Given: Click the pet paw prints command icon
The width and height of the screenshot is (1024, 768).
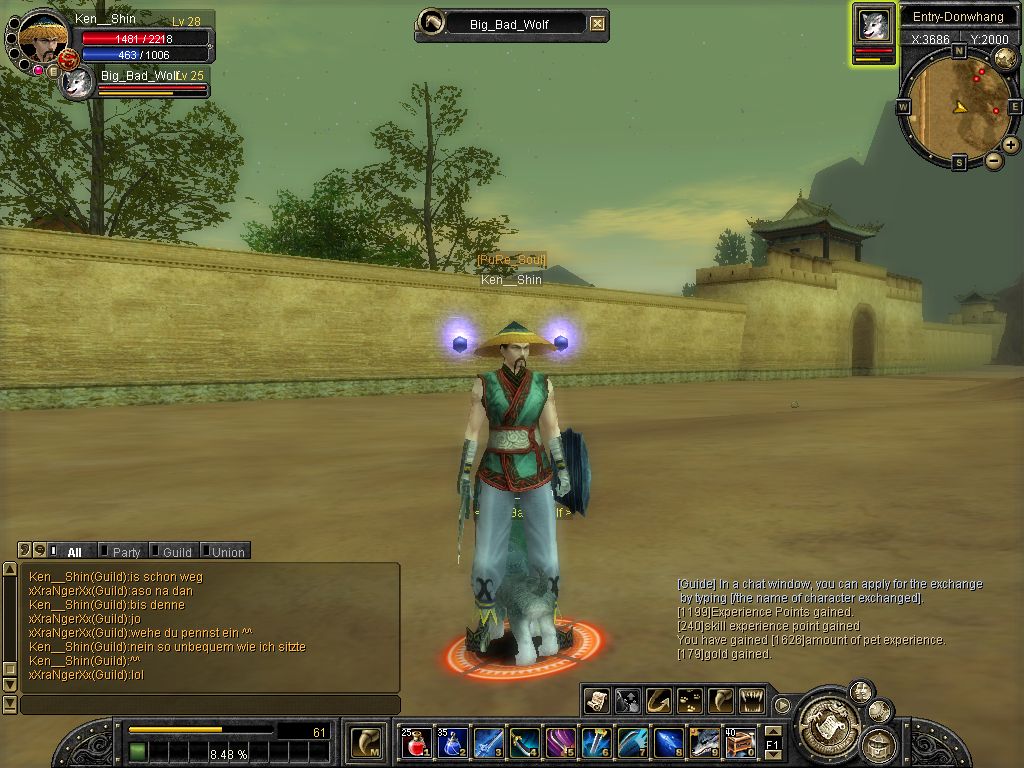Looking at the screenshot, I should coord(689,701).
